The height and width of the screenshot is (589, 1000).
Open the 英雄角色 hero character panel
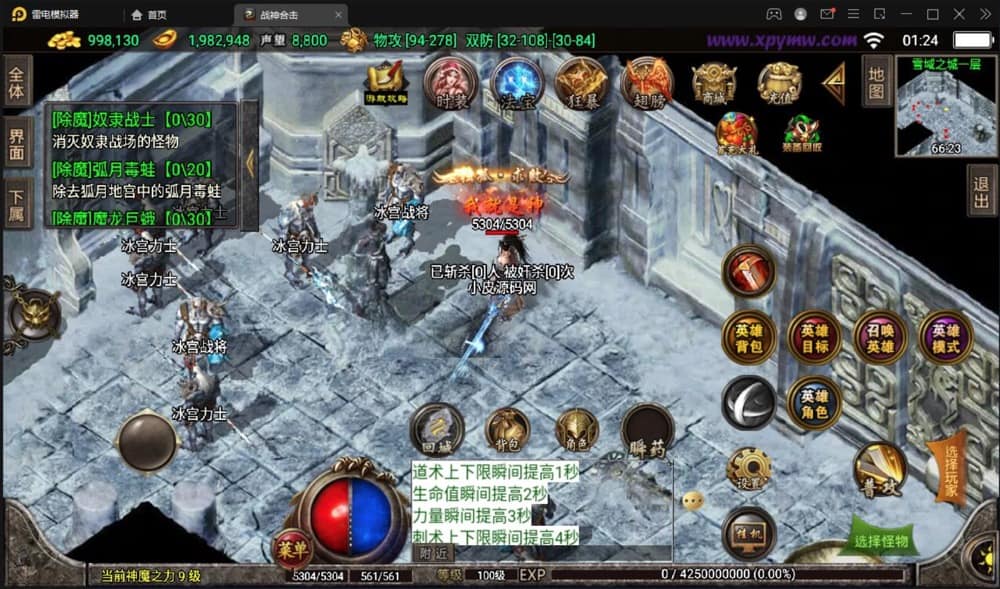click(815, 403)
